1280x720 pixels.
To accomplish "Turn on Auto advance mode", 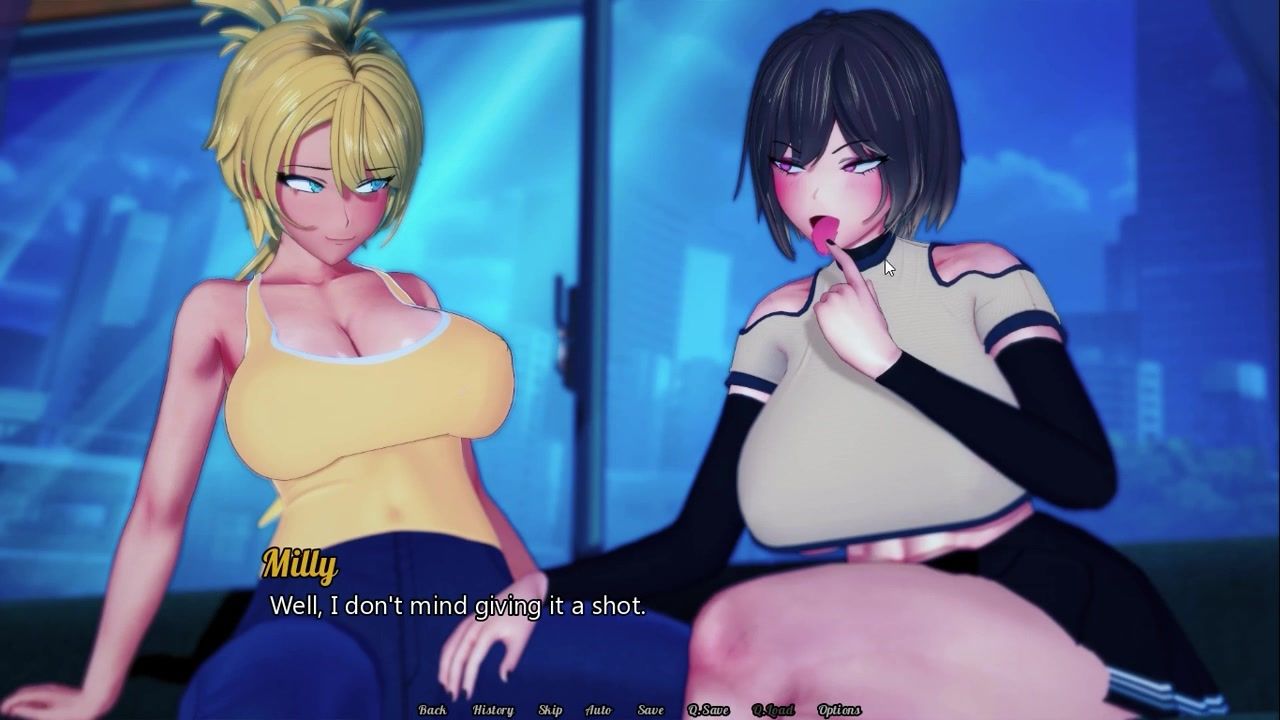I will click(x=598, y=710).
